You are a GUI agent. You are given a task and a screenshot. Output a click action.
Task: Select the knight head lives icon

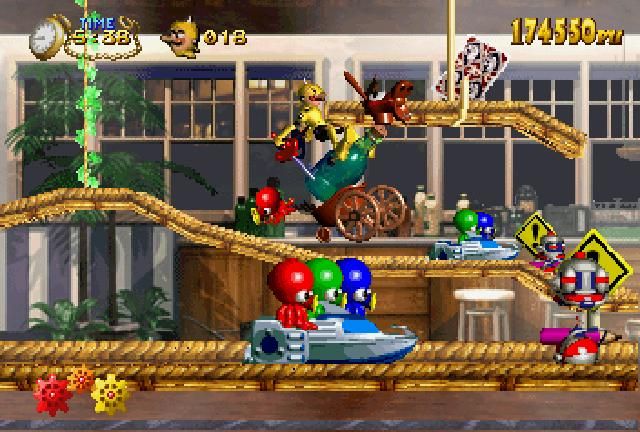(181, 38)
